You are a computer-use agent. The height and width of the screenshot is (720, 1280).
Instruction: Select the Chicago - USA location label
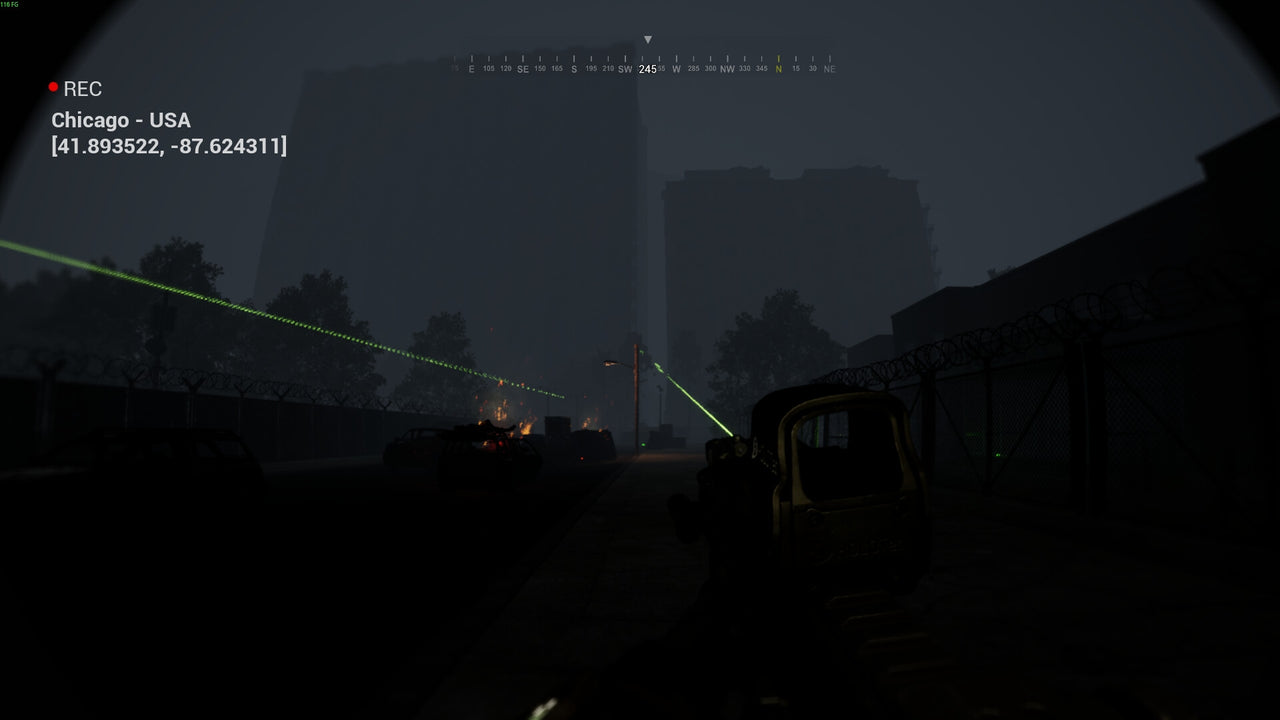click(120, 120)
